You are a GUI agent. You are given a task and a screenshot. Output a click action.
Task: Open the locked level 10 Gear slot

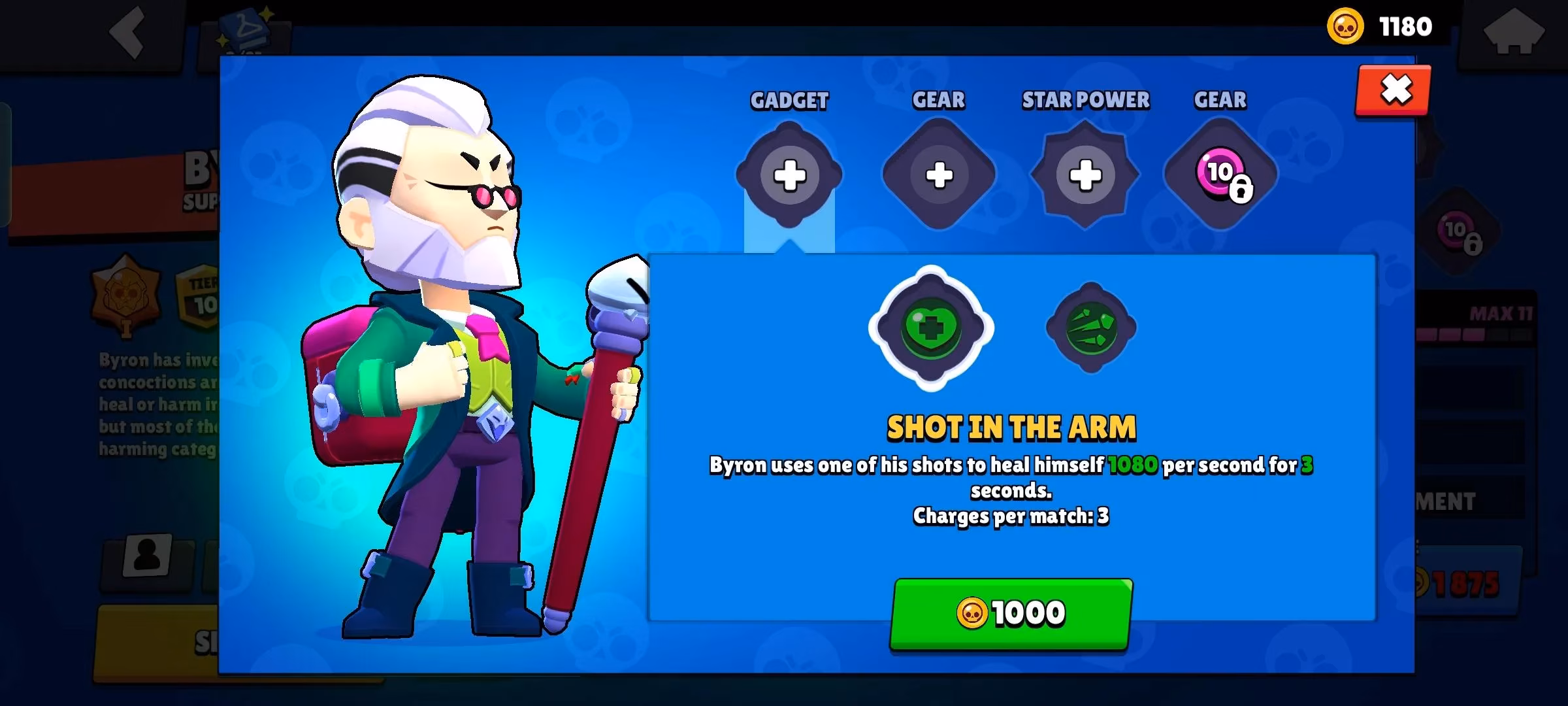pyautogui.click(x=1219, y=173)
